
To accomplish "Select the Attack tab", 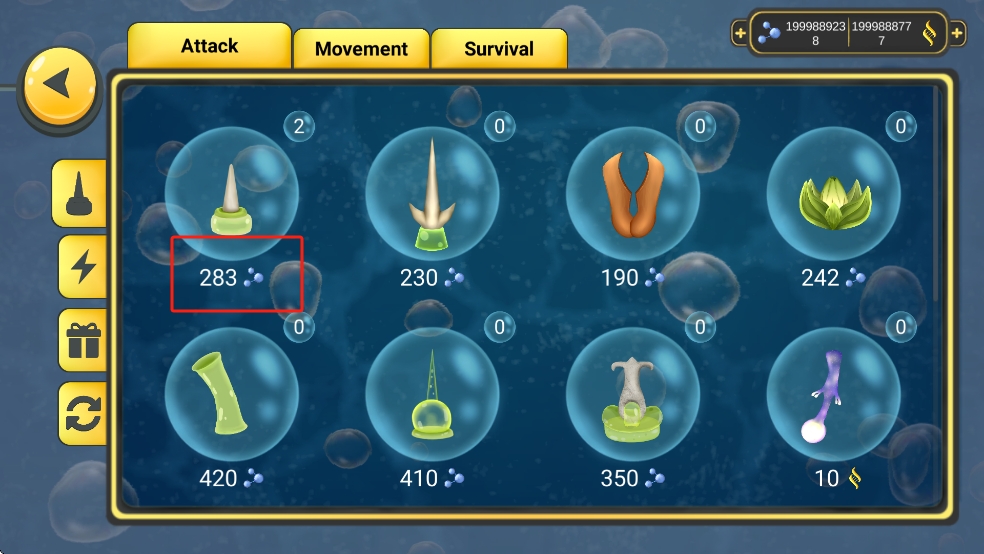I will point(209,46).
